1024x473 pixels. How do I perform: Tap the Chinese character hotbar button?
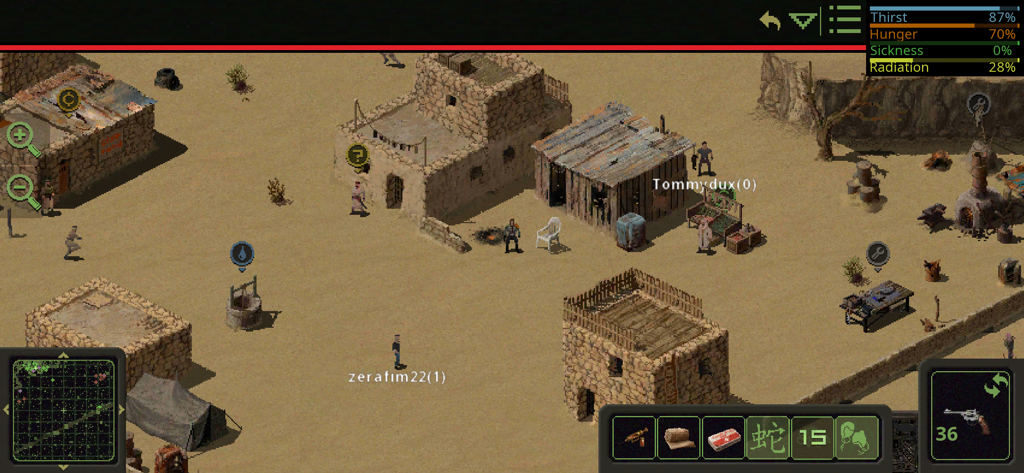[x=767, y=437]
